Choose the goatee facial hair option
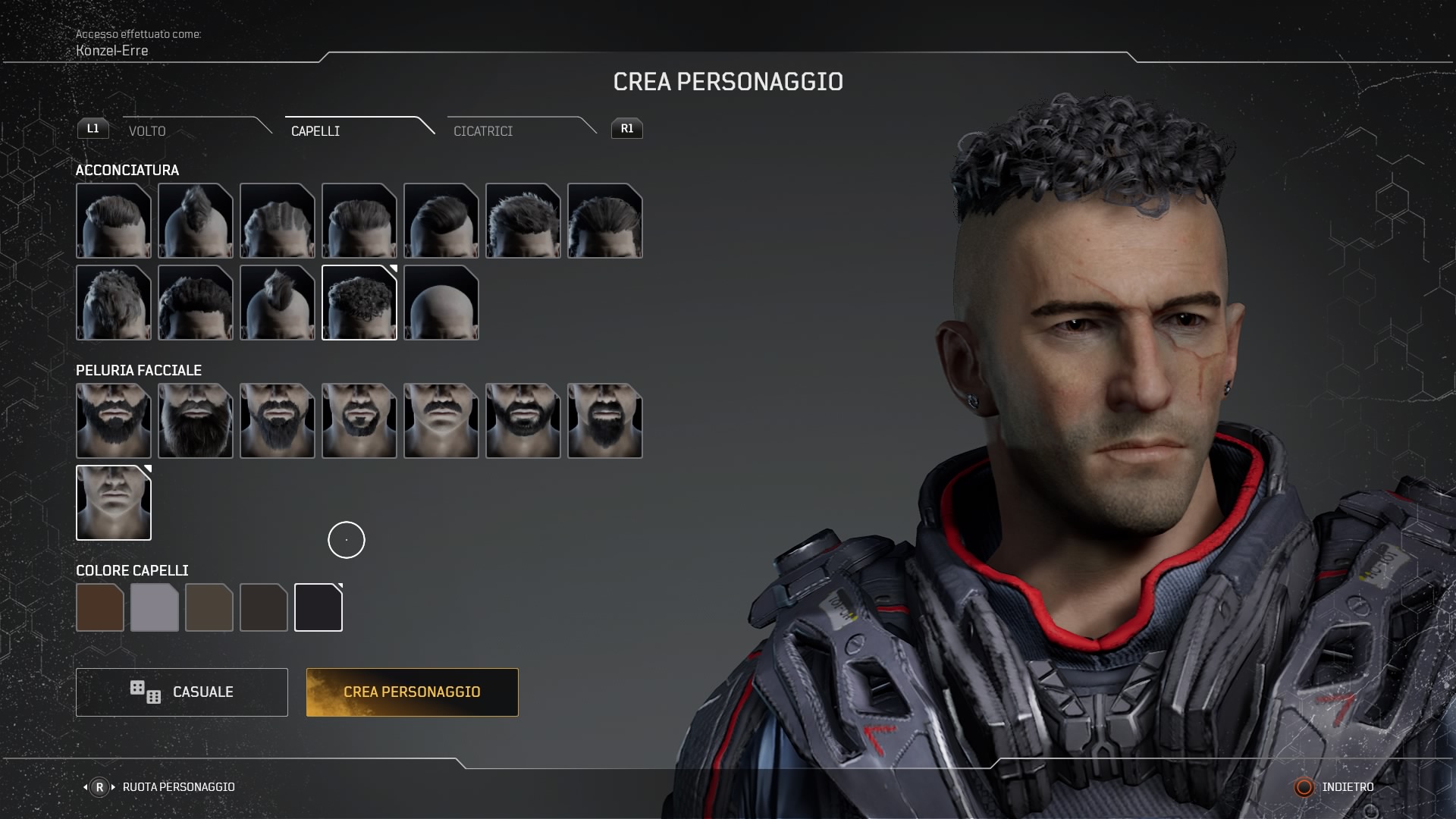Viewport: 1456px width, 819px height. [359, 421]
